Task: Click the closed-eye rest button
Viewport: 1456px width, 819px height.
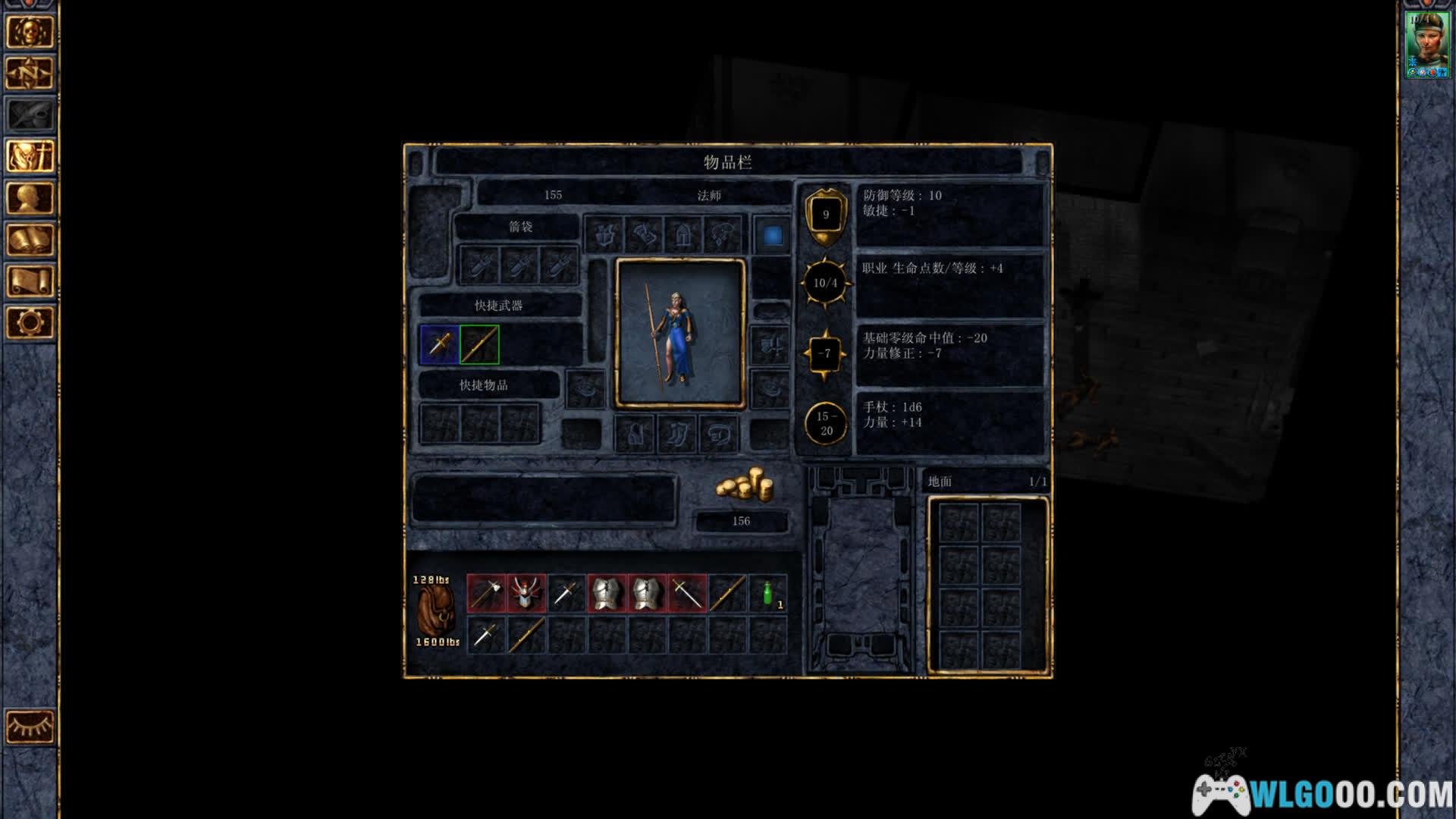Action: click(x=30, y=727)
